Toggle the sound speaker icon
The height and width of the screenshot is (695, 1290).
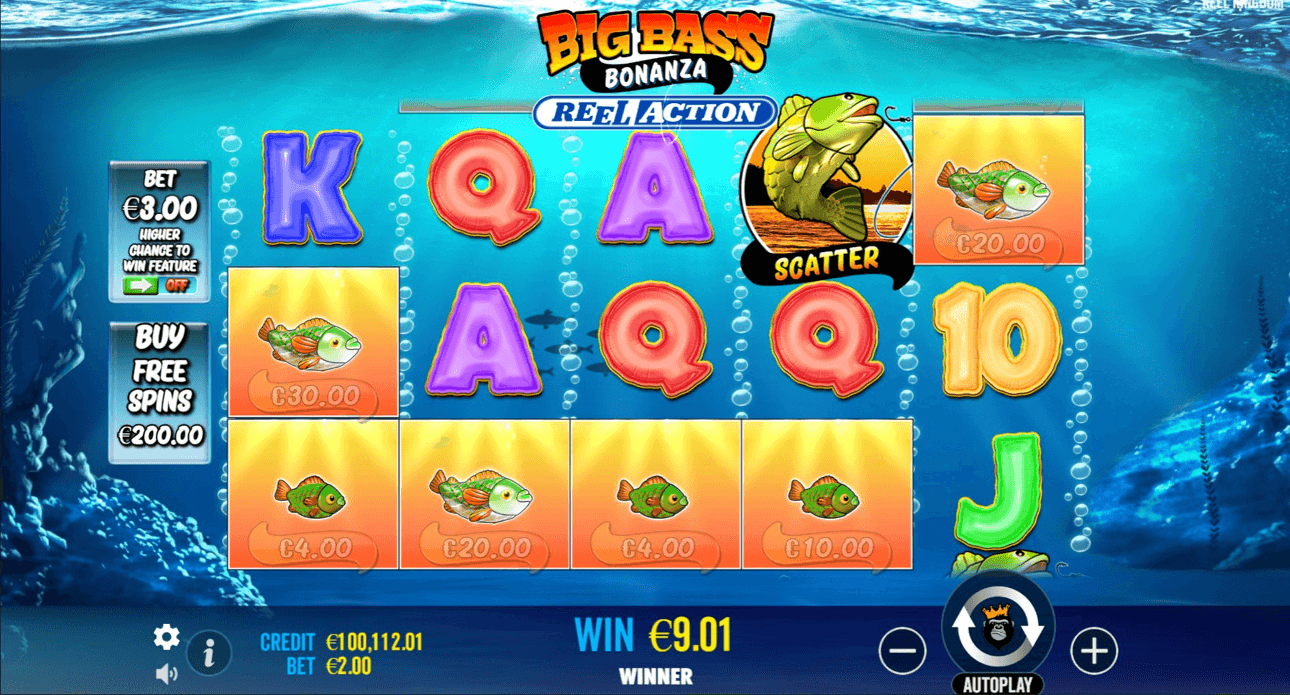[x=166, y=673]
